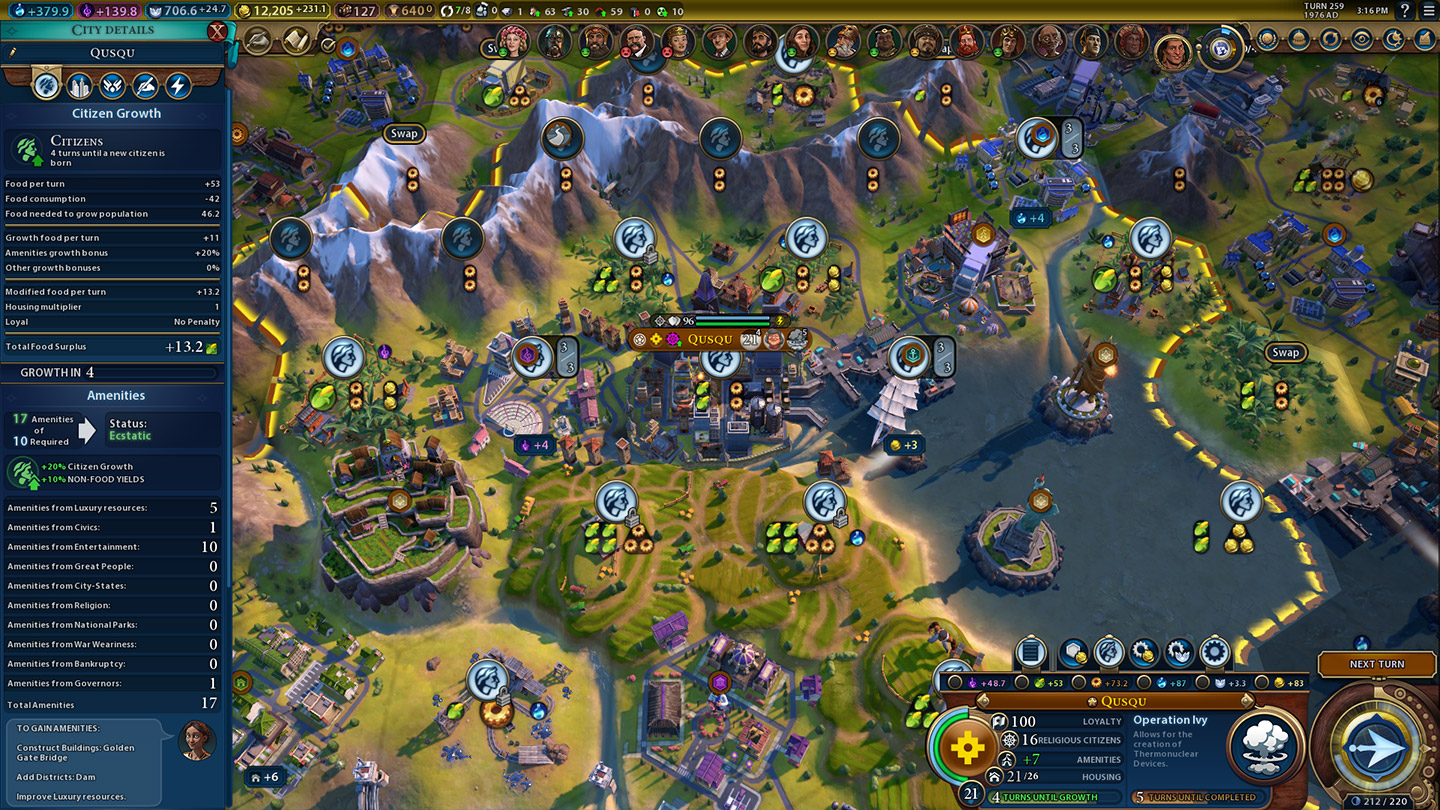
Task: Open the civics tree scroll button
Action: [x=296, y=41]
